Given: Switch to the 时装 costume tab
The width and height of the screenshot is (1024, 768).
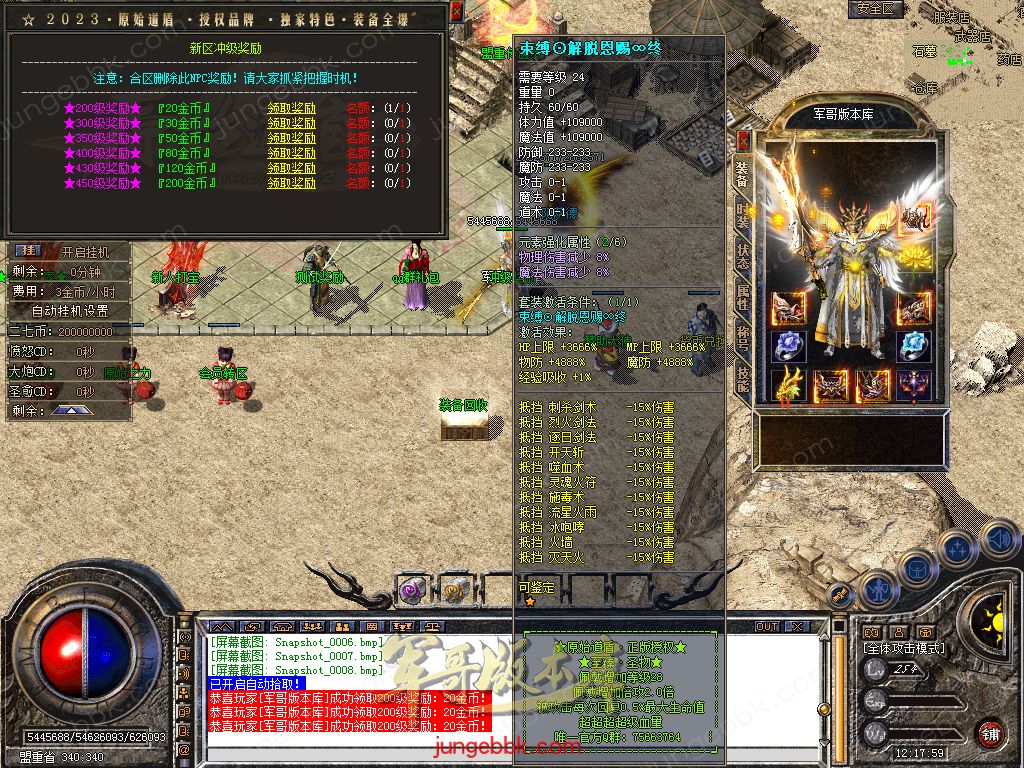Looking at the screenshot, I should pos(742,213).
